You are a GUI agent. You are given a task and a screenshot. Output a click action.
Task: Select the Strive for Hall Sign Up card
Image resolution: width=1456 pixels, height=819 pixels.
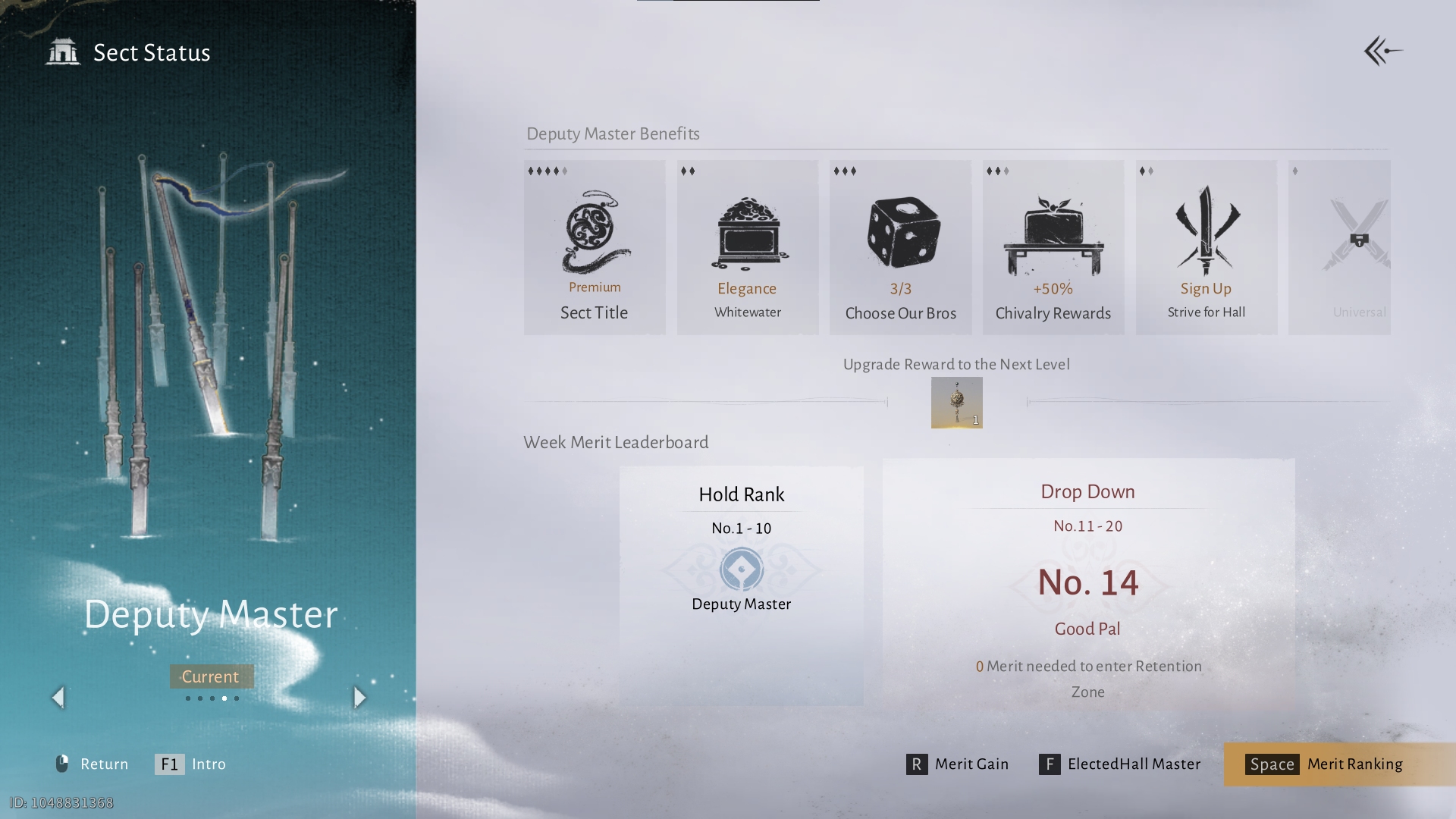click(1206, 247)
